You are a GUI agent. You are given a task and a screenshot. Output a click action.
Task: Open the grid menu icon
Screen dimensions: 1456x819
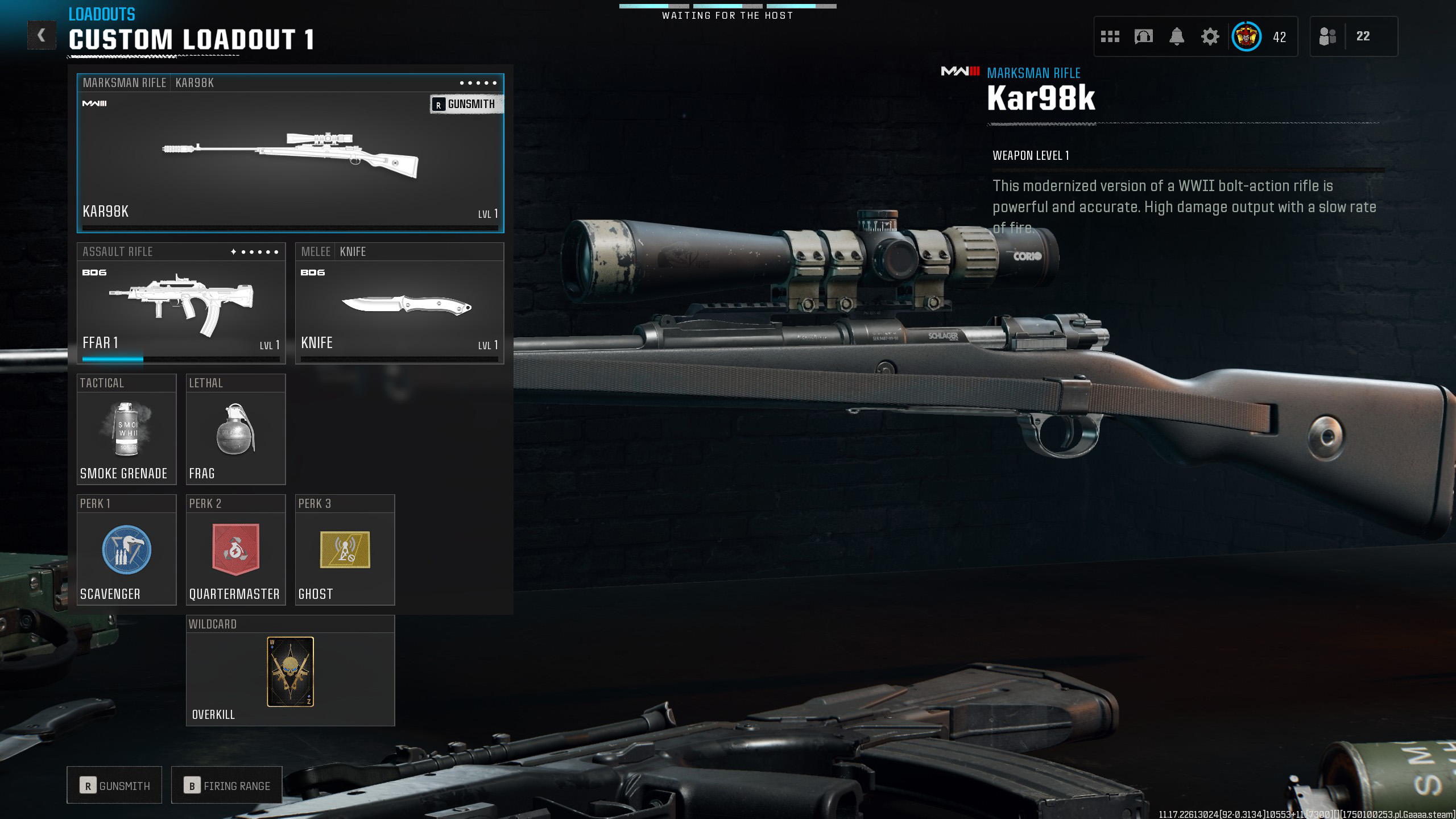(1110, 37)
